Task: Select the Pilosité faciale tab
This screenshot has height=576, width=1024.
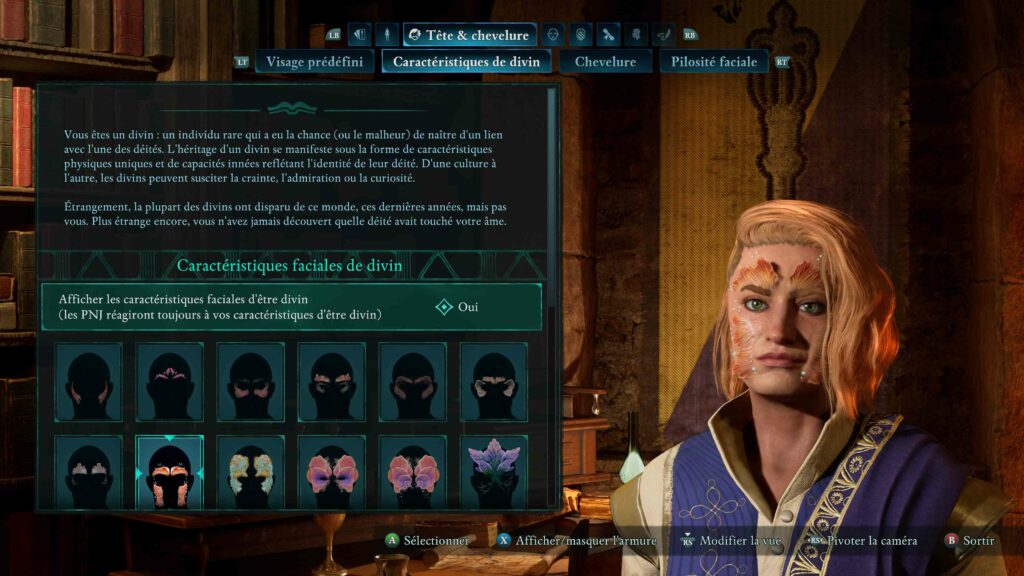Action: [713, 62]
